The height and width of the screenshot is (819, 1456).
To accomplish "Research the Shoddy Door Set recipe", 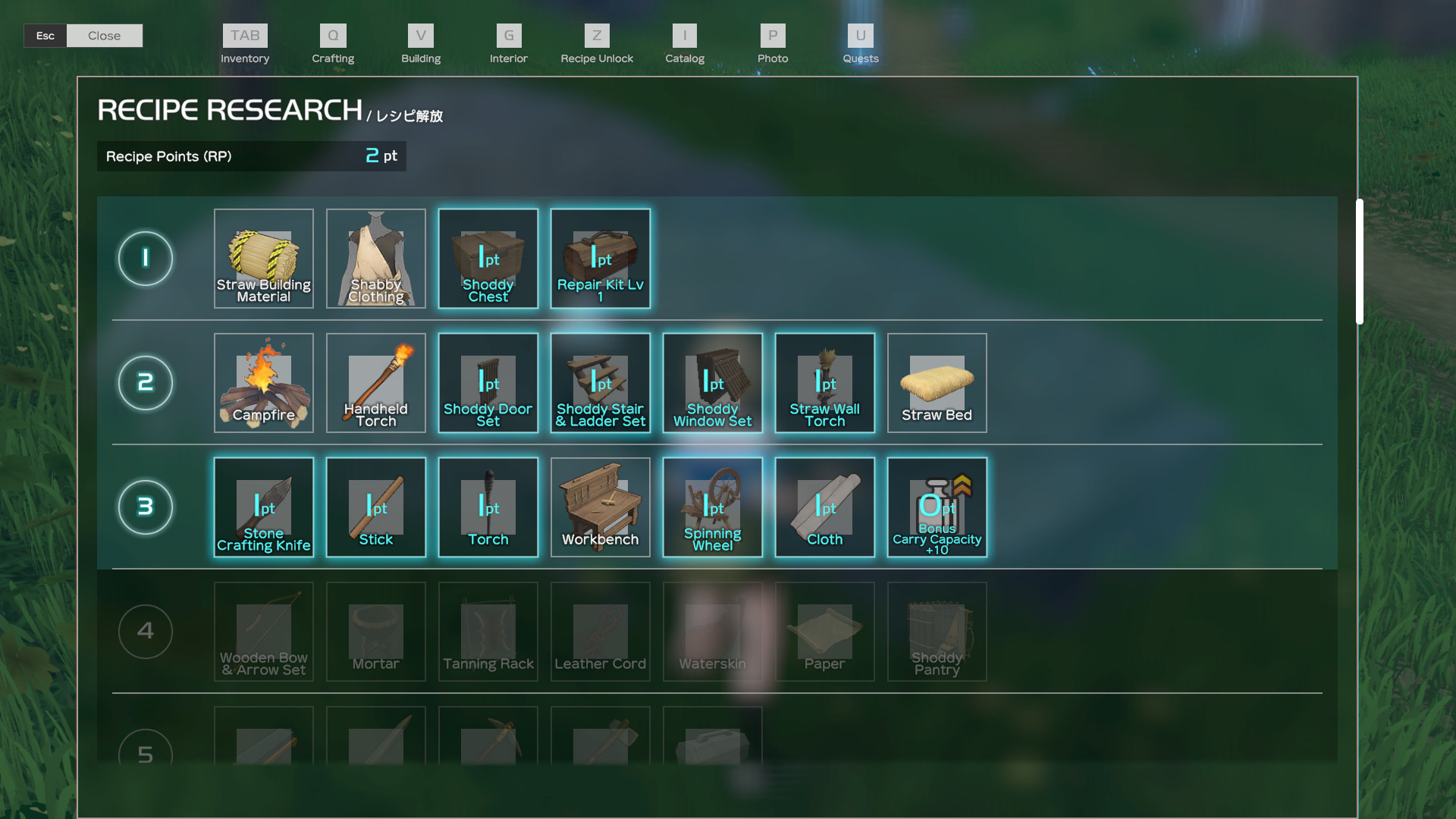I will 488,383.
